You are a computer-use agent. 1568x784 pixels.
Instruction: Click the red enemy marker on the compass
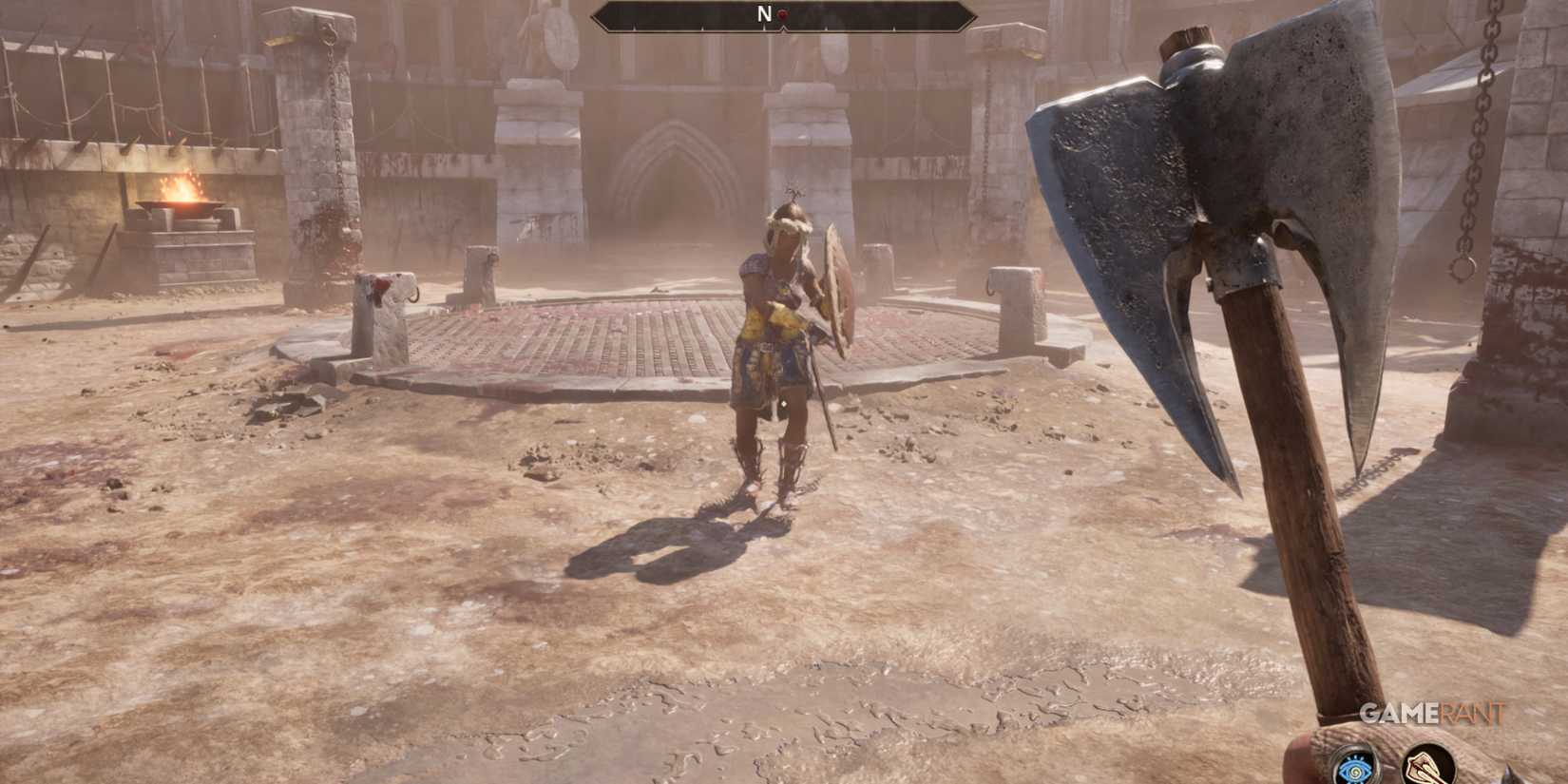[x=783, y=14]
